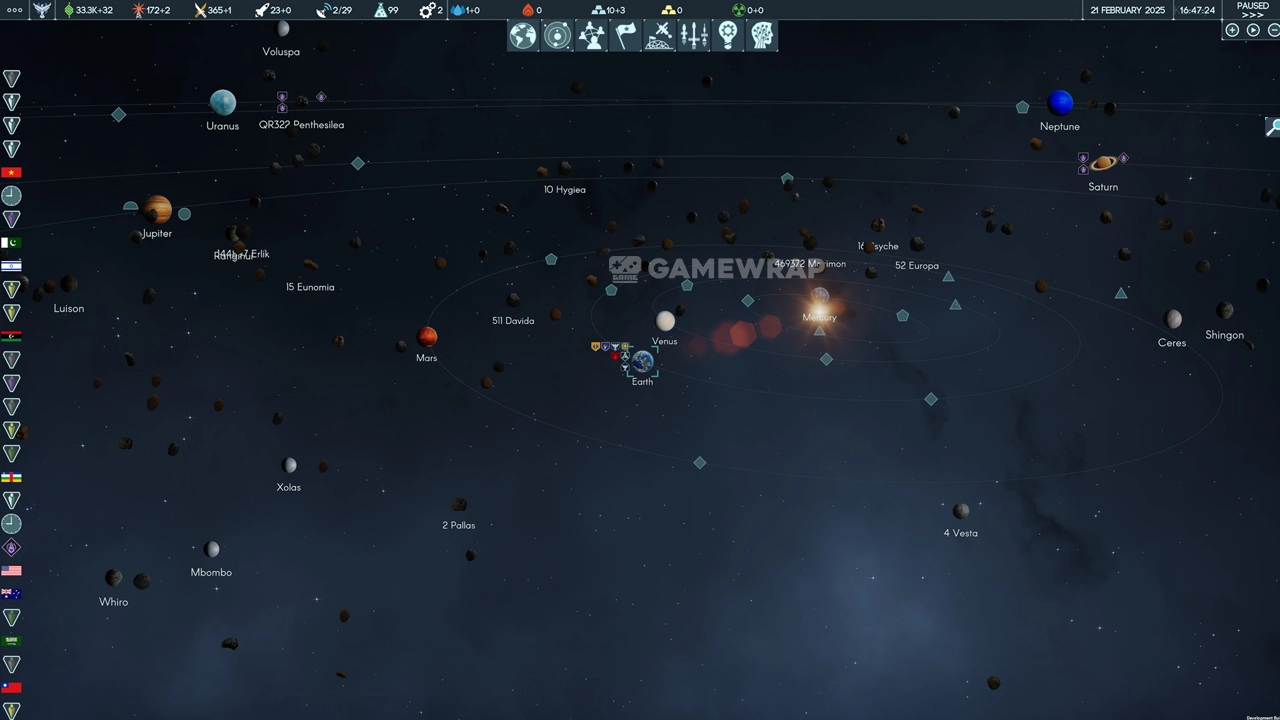Open the nations flag screen

click(625, 36)
